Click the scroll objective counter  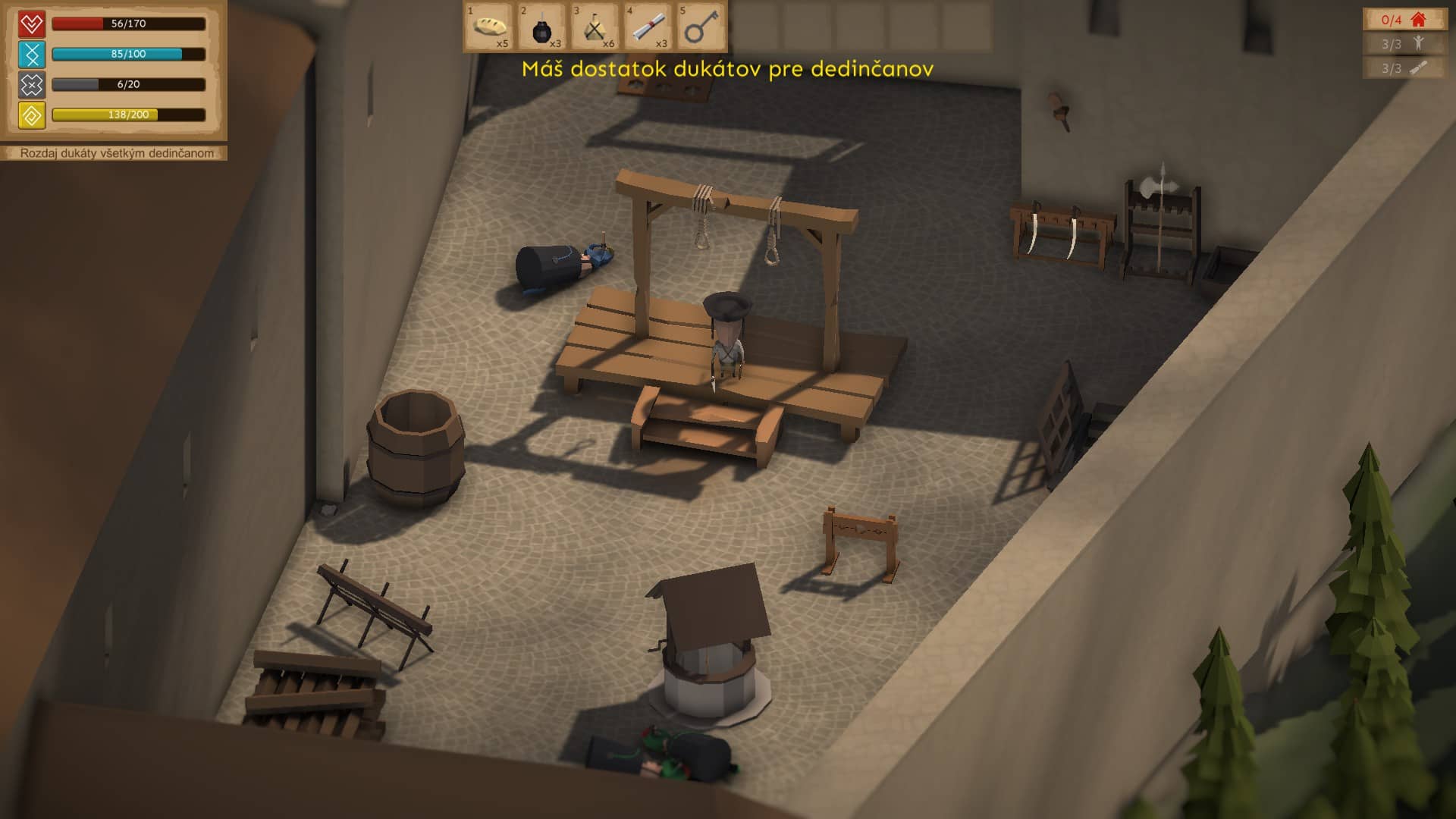coord(1404,68)
